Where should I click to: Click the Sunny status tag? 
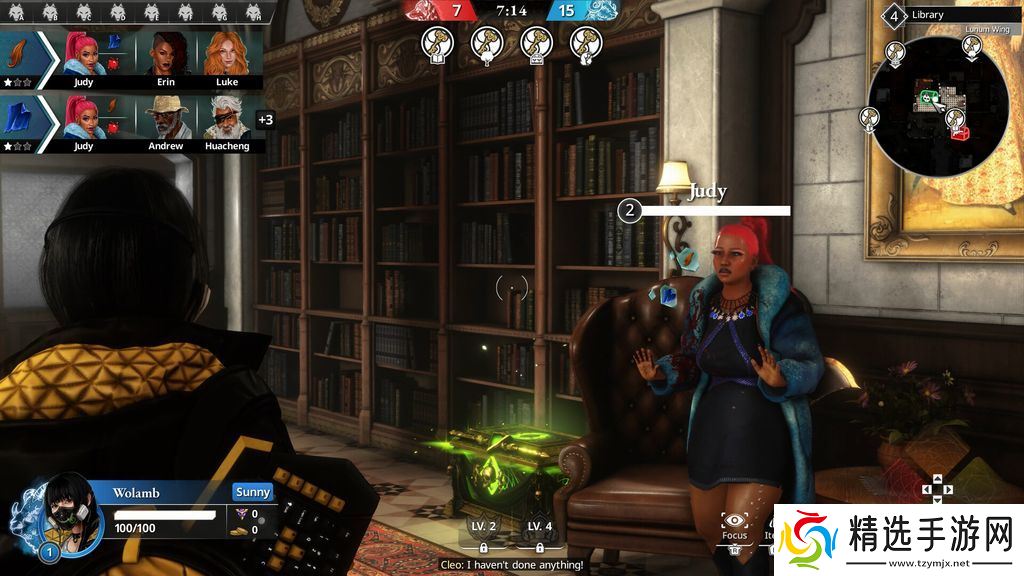click(x=253, y=492)
